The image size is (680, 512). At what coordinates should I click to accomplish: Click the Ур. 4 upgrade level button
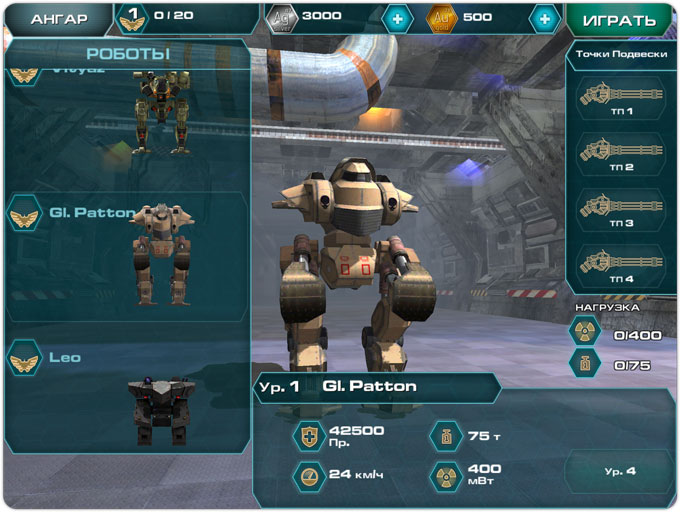click(x=619, y=470)
